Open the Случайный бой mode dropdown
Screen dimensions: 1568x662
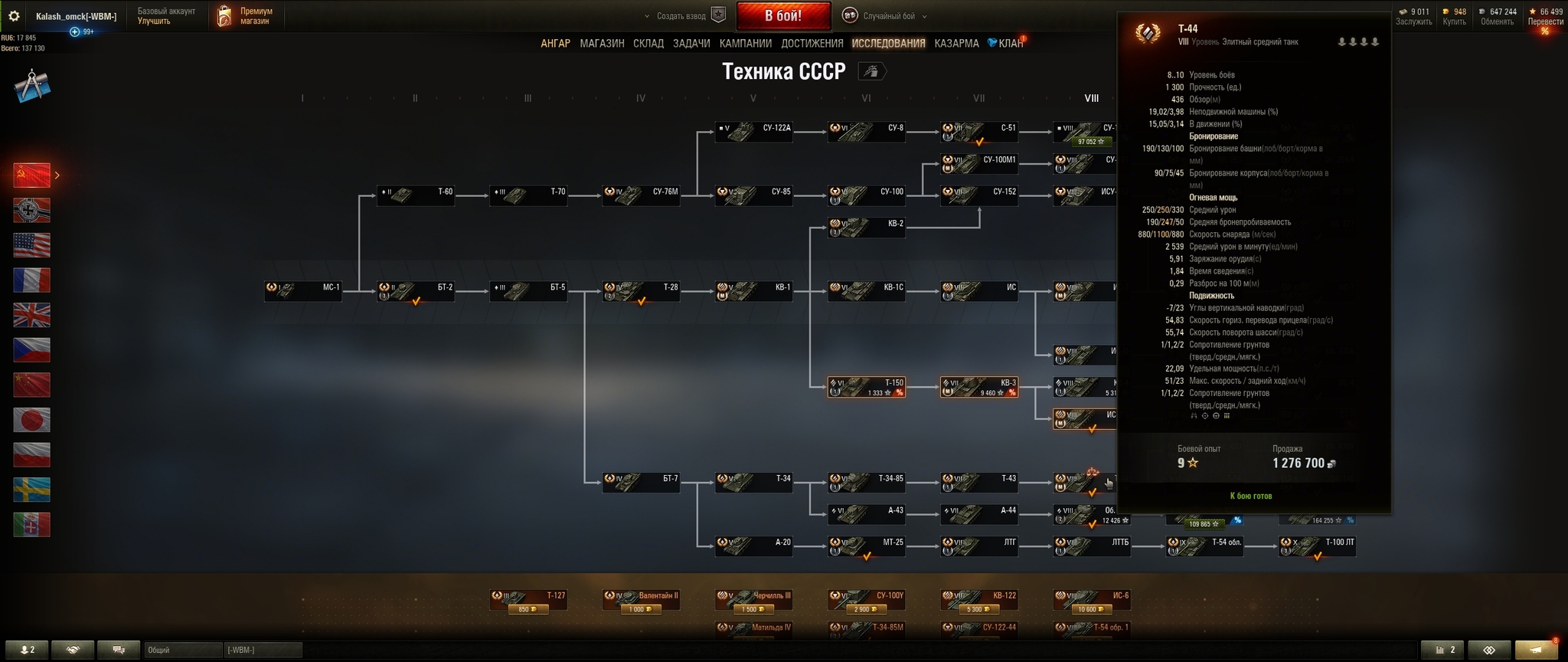click(x=886, y=16)
